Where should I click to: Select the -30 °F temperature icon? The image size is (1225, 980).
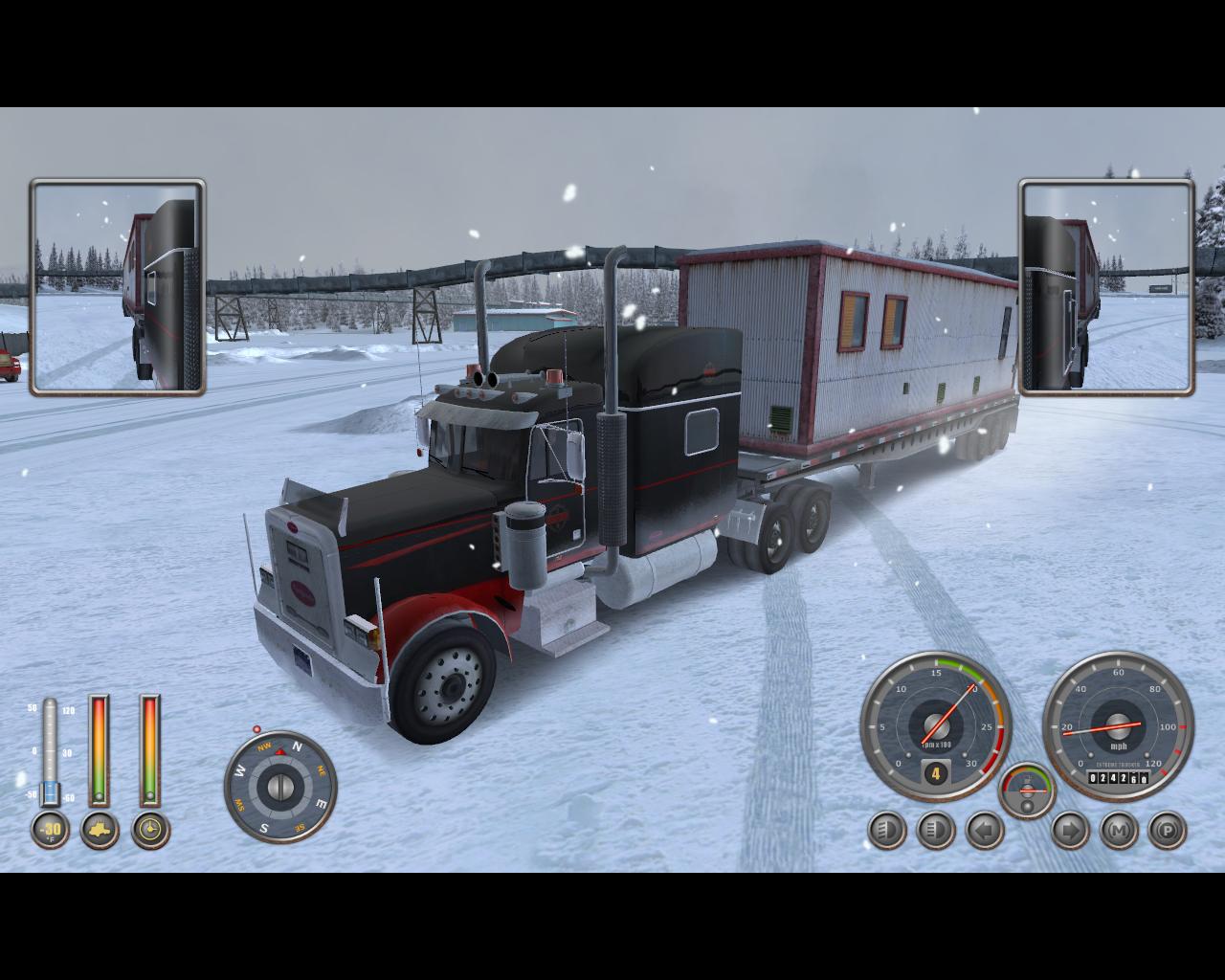tap(50, 830)
